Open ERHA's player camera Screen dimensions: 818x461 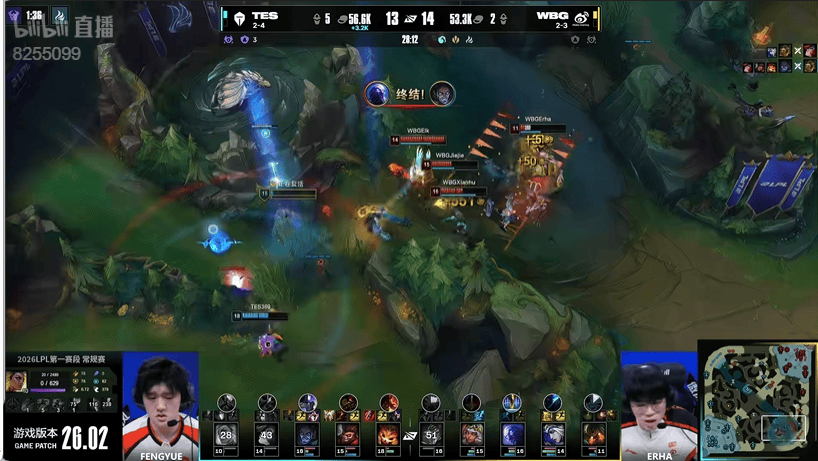point(659,400)
